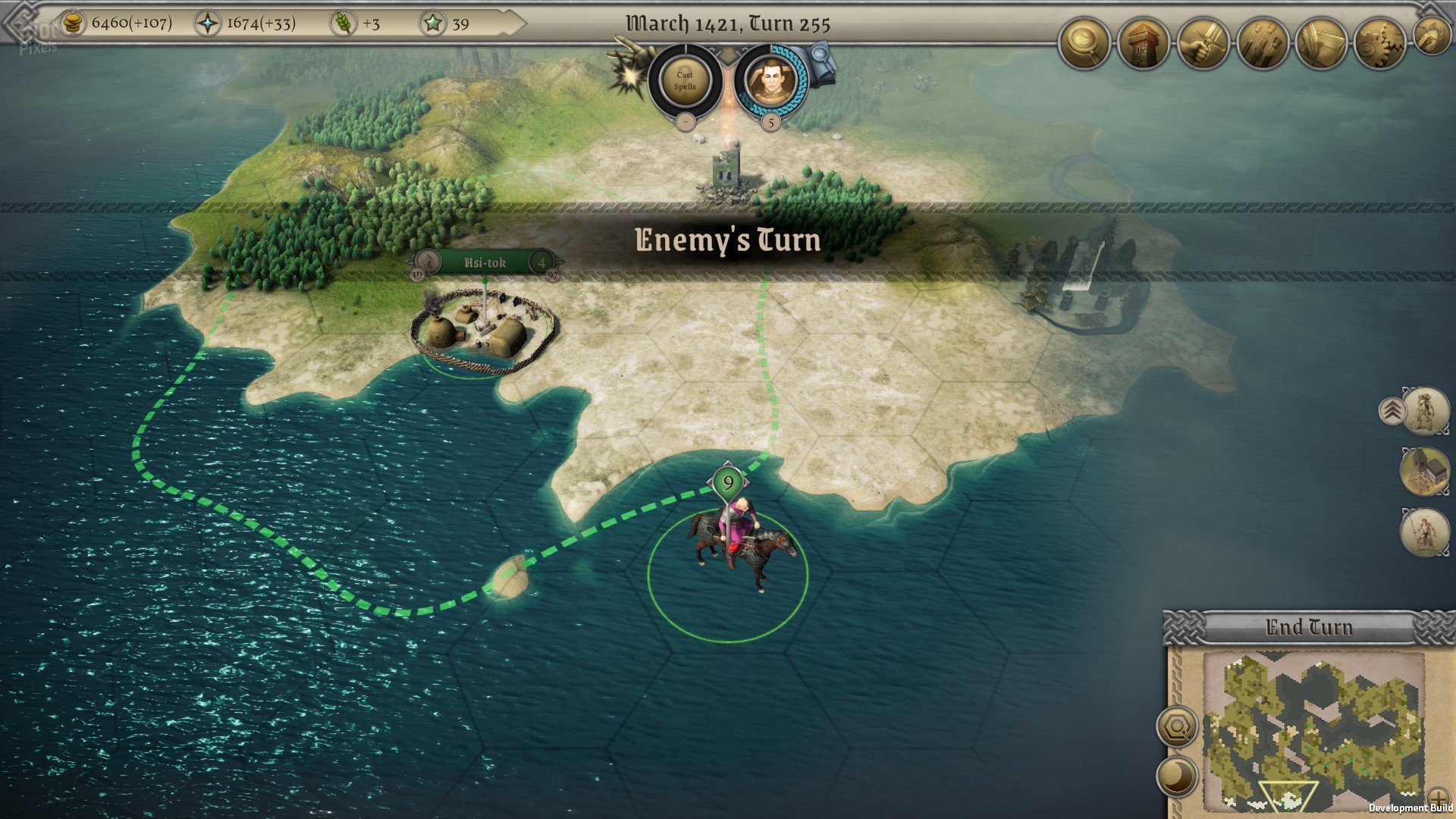Open the hand-holding-sword menu icon
This screenshot has height=819, width=1456.
click(x=1203, y=45)
